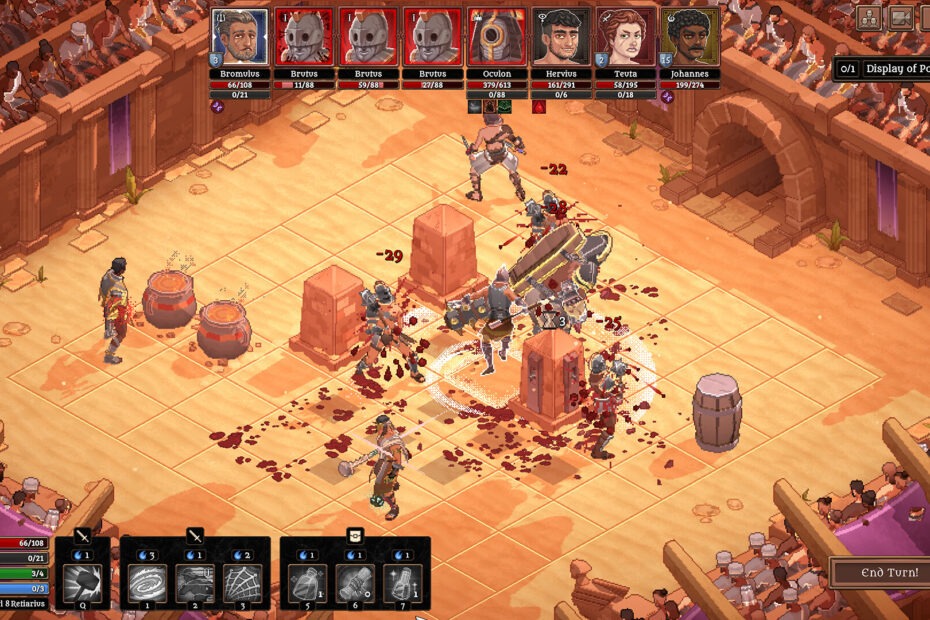This screenshot has width=930, height=620.
Task: Use the sparkling flask item
Action: tap(401, 583)
